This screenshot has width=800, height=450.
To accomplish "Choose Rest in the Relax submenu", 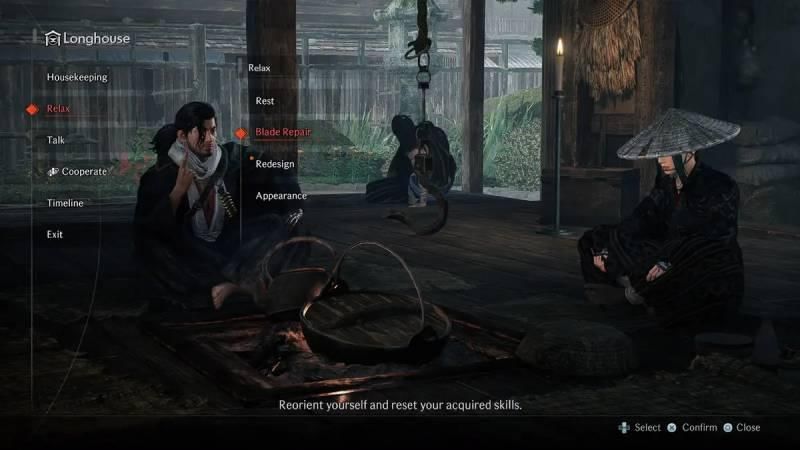I will point(265,101).
